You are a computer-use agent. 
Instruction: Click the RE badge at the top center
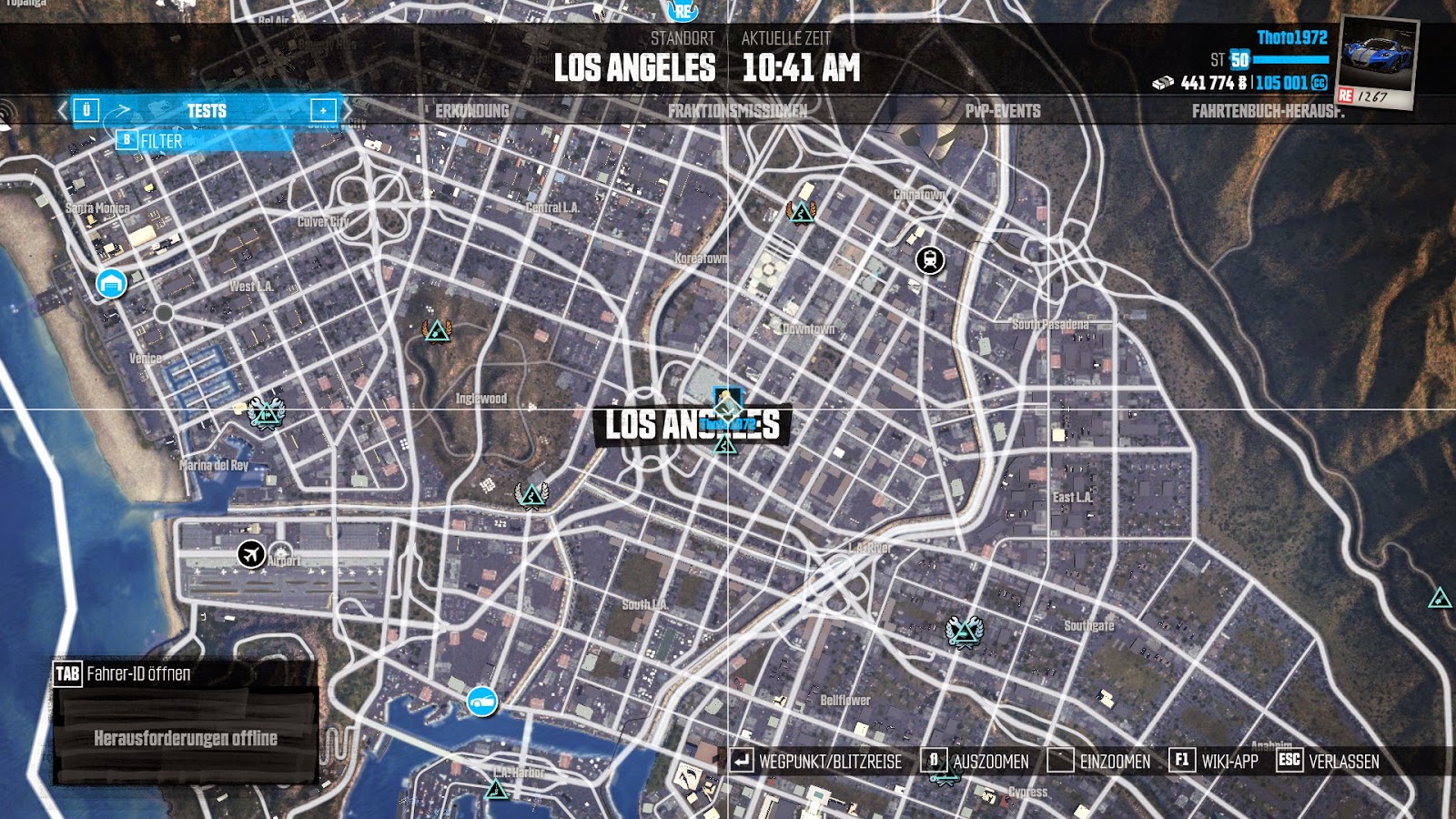point(683,12)
